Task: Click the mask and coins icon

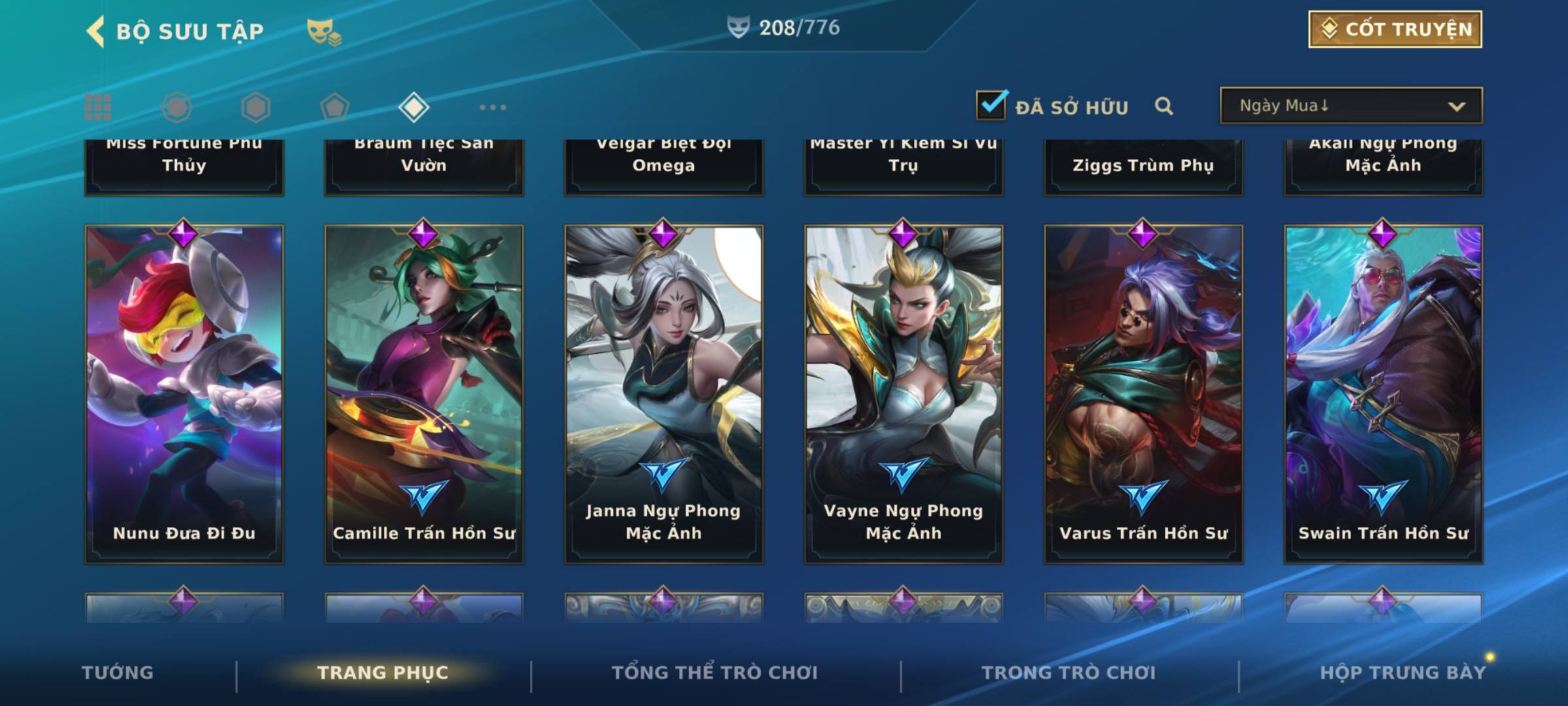Action: pyautogui.click(x=324, y=32)
